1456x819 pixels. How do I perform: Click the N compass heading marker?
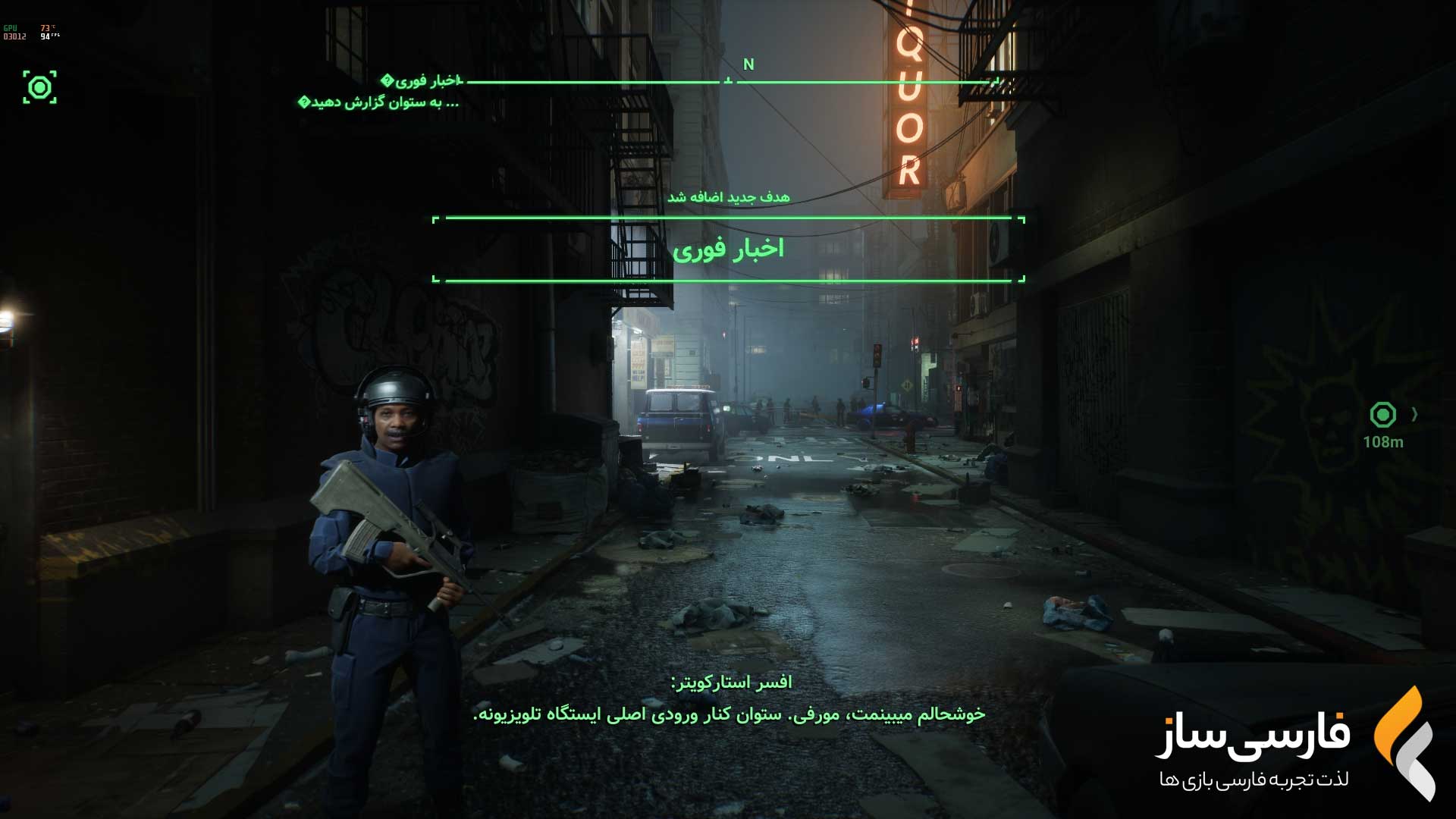[x=748, y=64]
